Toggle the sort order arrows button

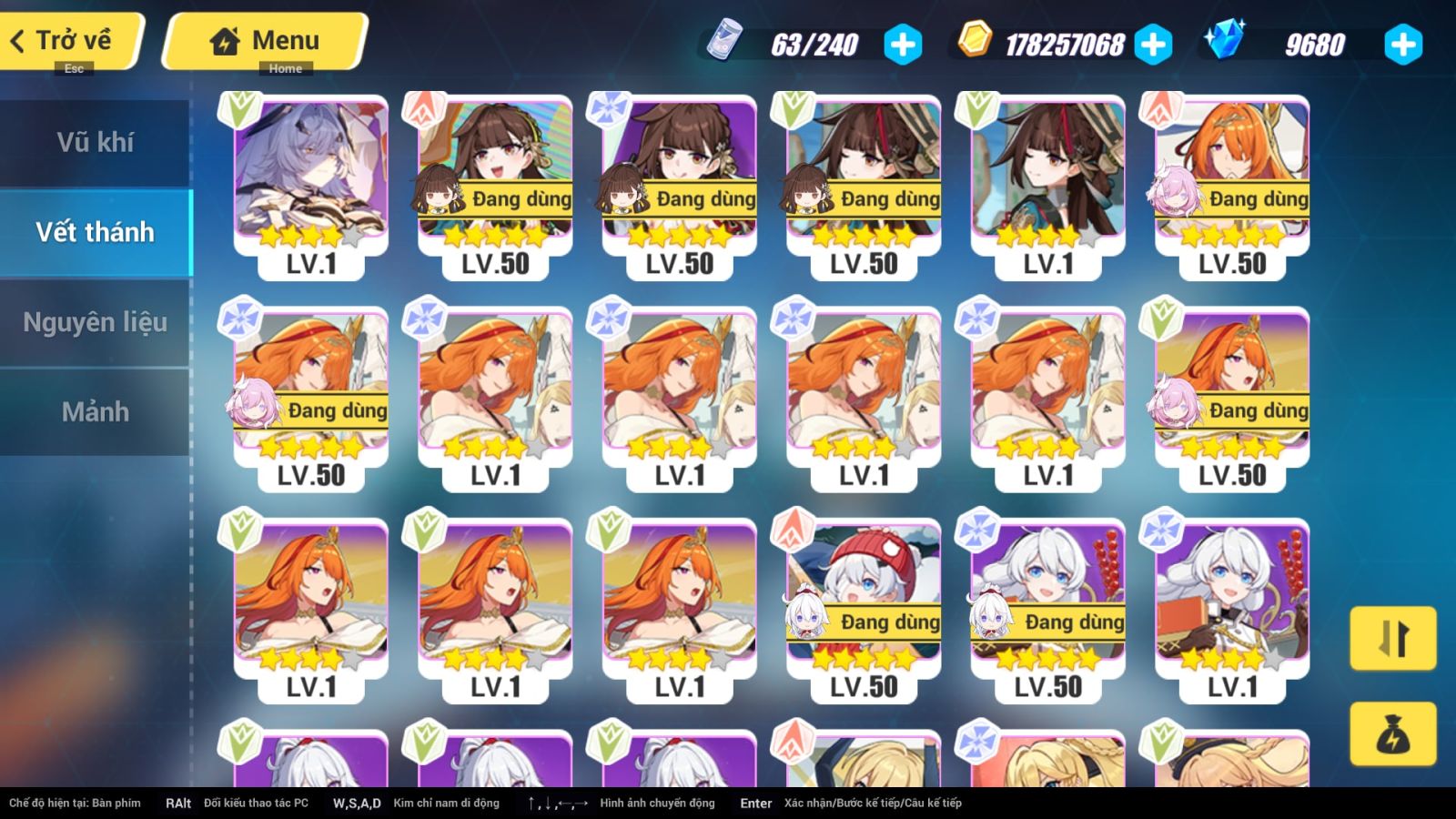[1392, 638]
